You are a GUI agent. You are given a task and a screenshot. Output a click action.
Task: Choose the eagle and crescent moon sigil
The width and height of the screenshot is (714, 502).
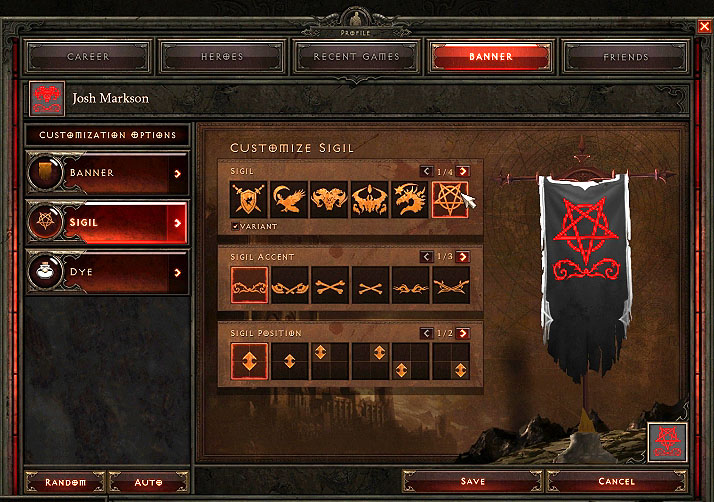[289, 200]
